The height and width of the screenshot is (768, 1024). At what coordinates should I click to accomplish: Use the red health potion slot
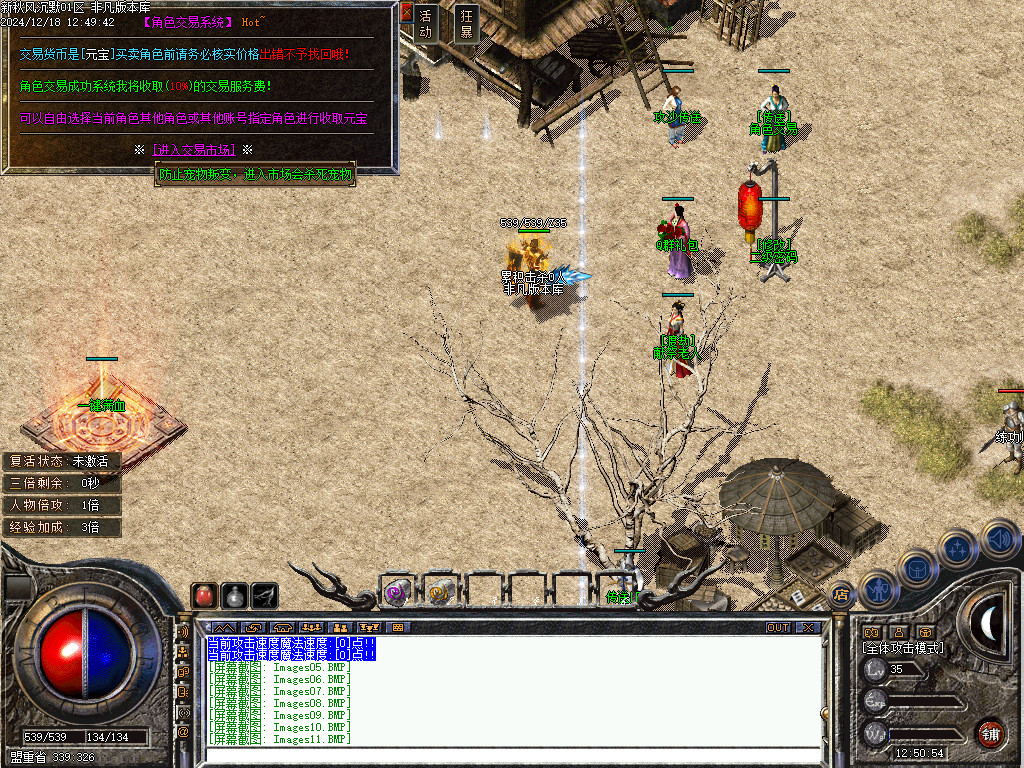click(205, 595)
